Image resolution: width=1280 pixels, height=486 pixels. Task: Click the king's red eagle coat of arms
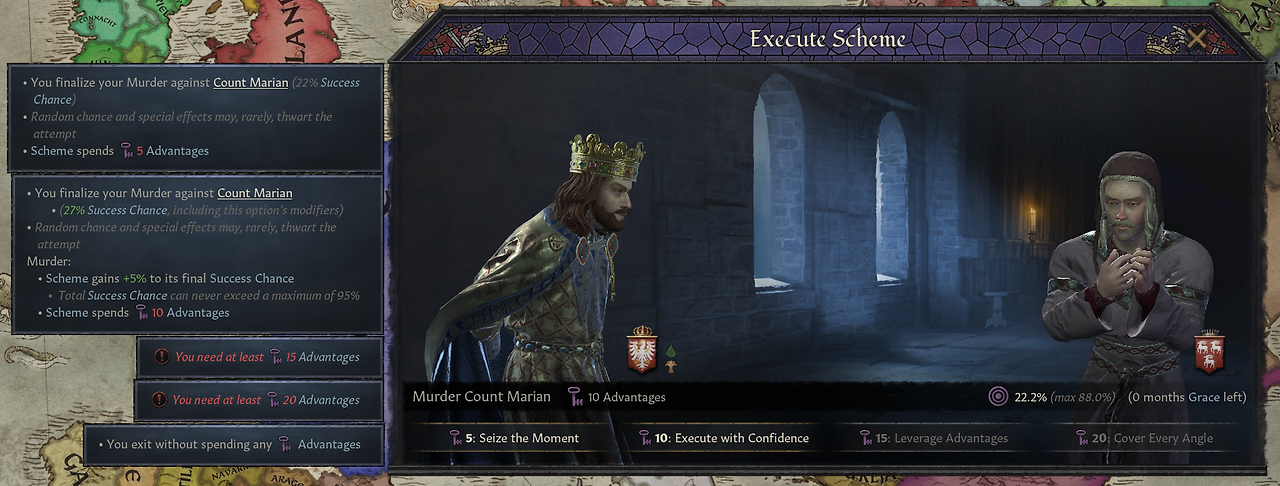641,350
